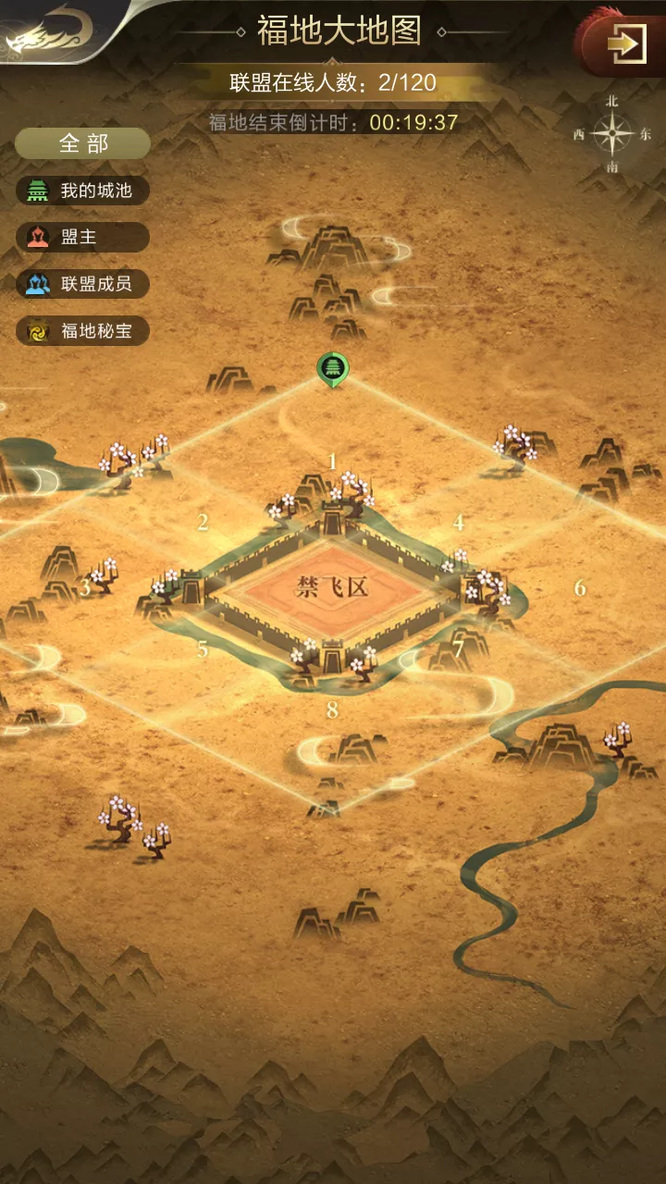This screenshot has width=666, height=1184.
Task: Exit the blessed land map screen
Action: click(627, 45)
